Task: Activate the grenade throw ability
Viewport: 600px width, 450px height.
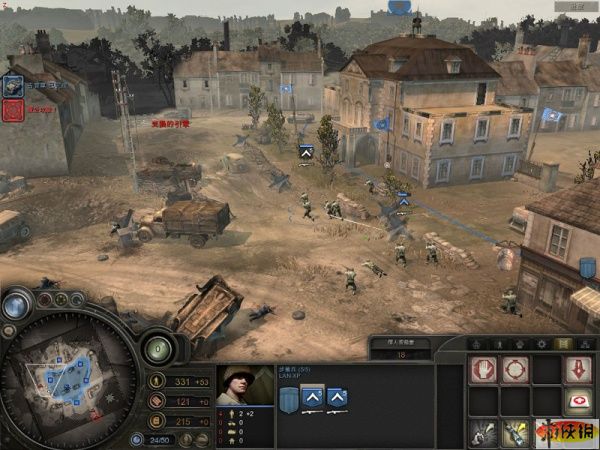Action: click(x=484, y=433)
